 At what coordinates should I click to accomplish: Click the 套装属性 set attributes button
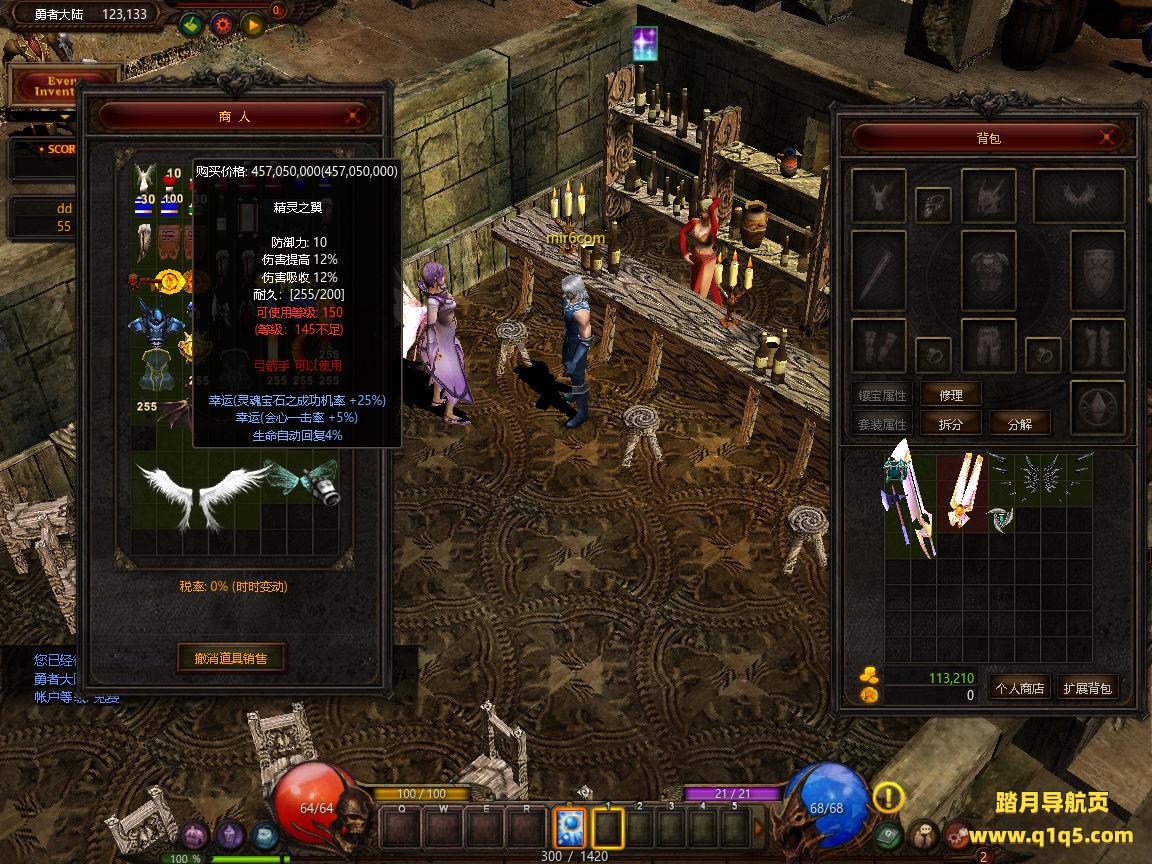pyautogui.click(x=881, y=424)
